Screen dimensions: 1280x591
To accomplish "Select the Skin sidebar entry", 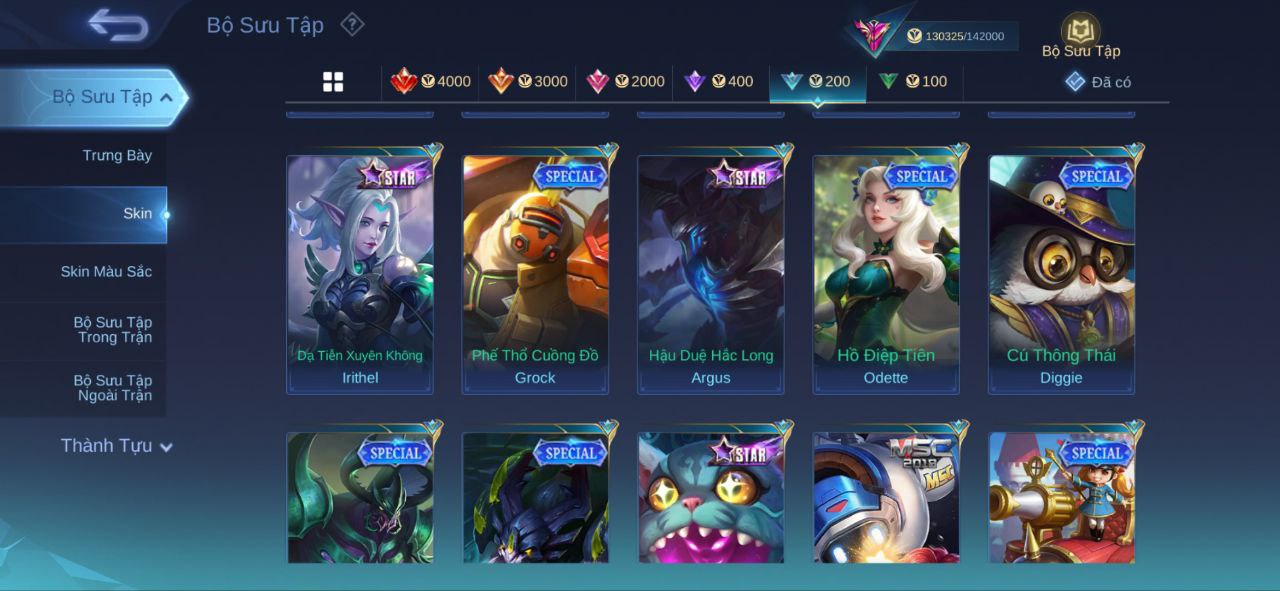I will coord(137,213).
